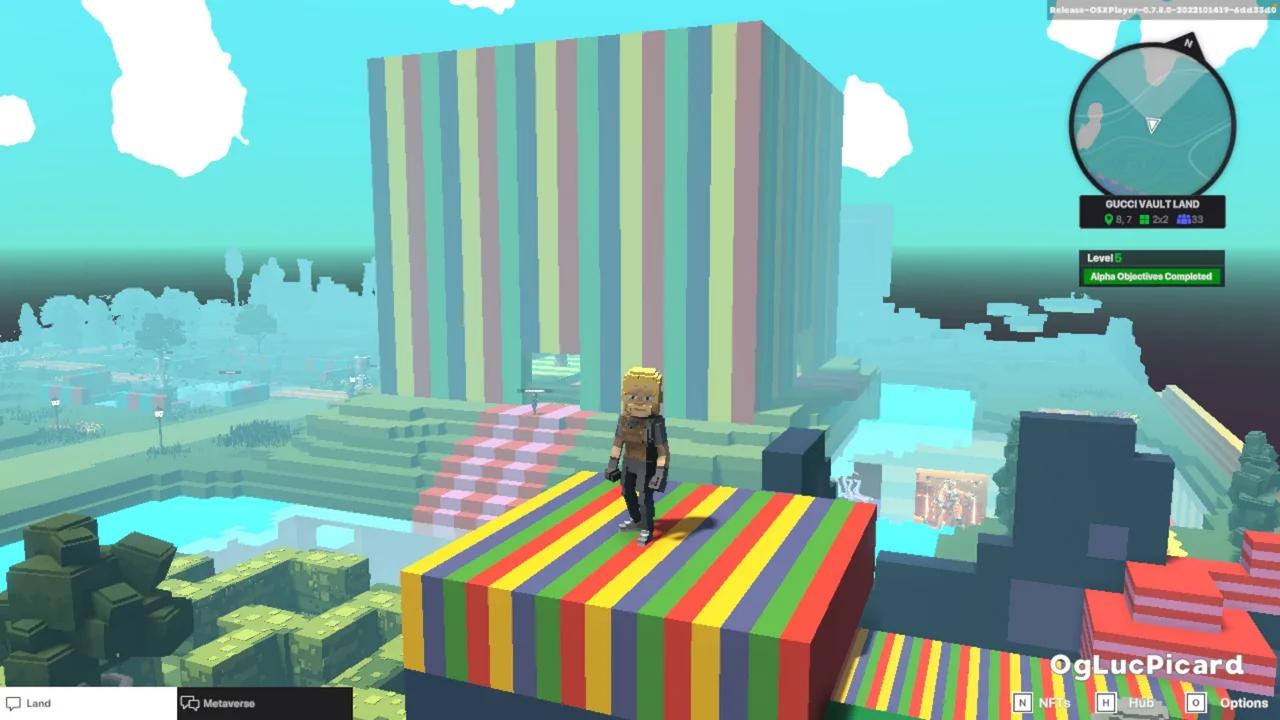Click the GUCCI VAULT LAND info panel
The image size is (1280, 720).
[x=1152, y=211]
